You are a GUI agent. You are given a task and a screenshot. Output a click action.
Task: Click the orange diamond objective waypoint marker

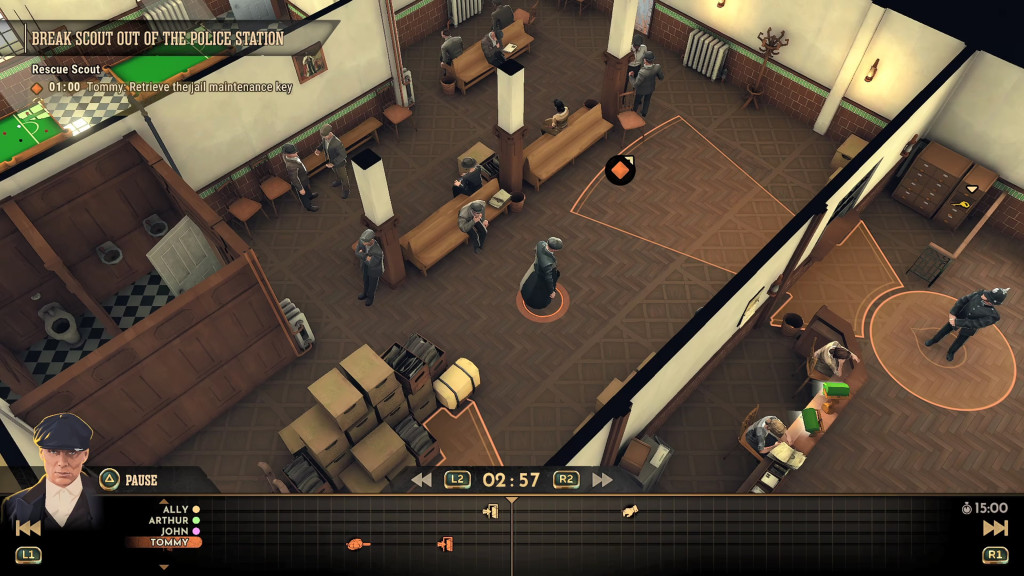pyautogui.click(x=620, y=170)
